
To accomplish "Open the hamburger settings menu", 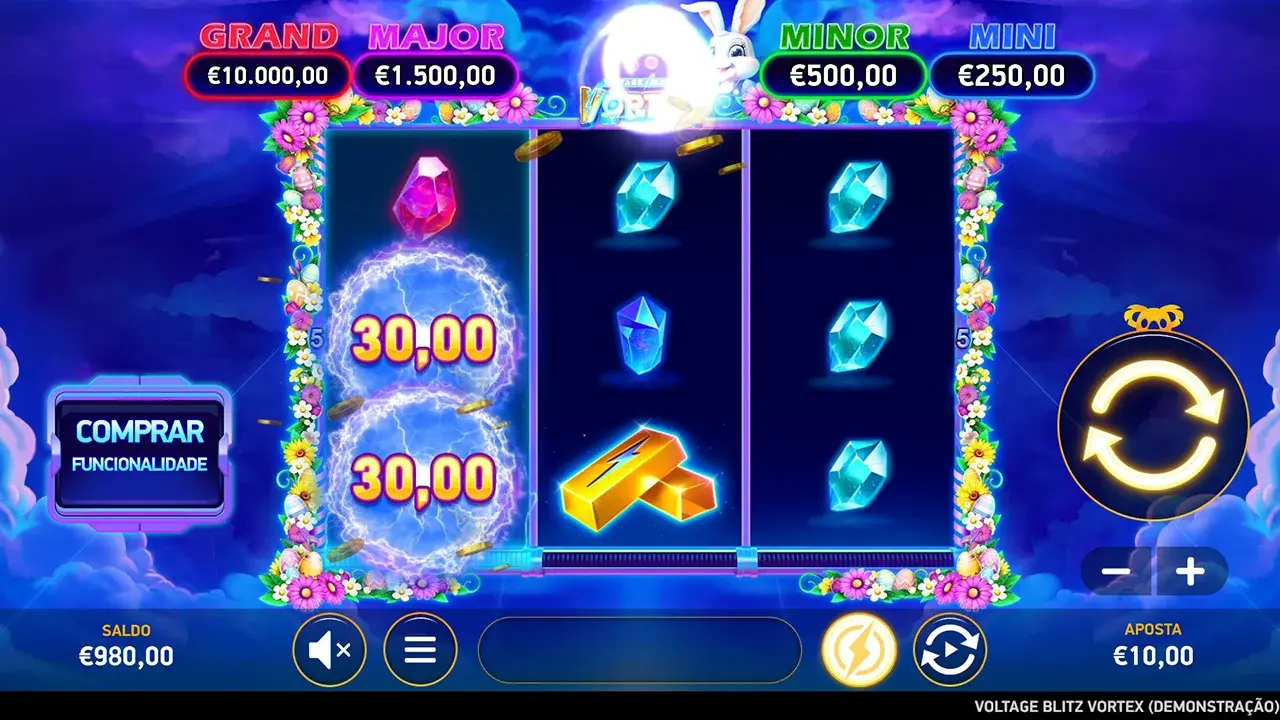I will click(418, 650).
